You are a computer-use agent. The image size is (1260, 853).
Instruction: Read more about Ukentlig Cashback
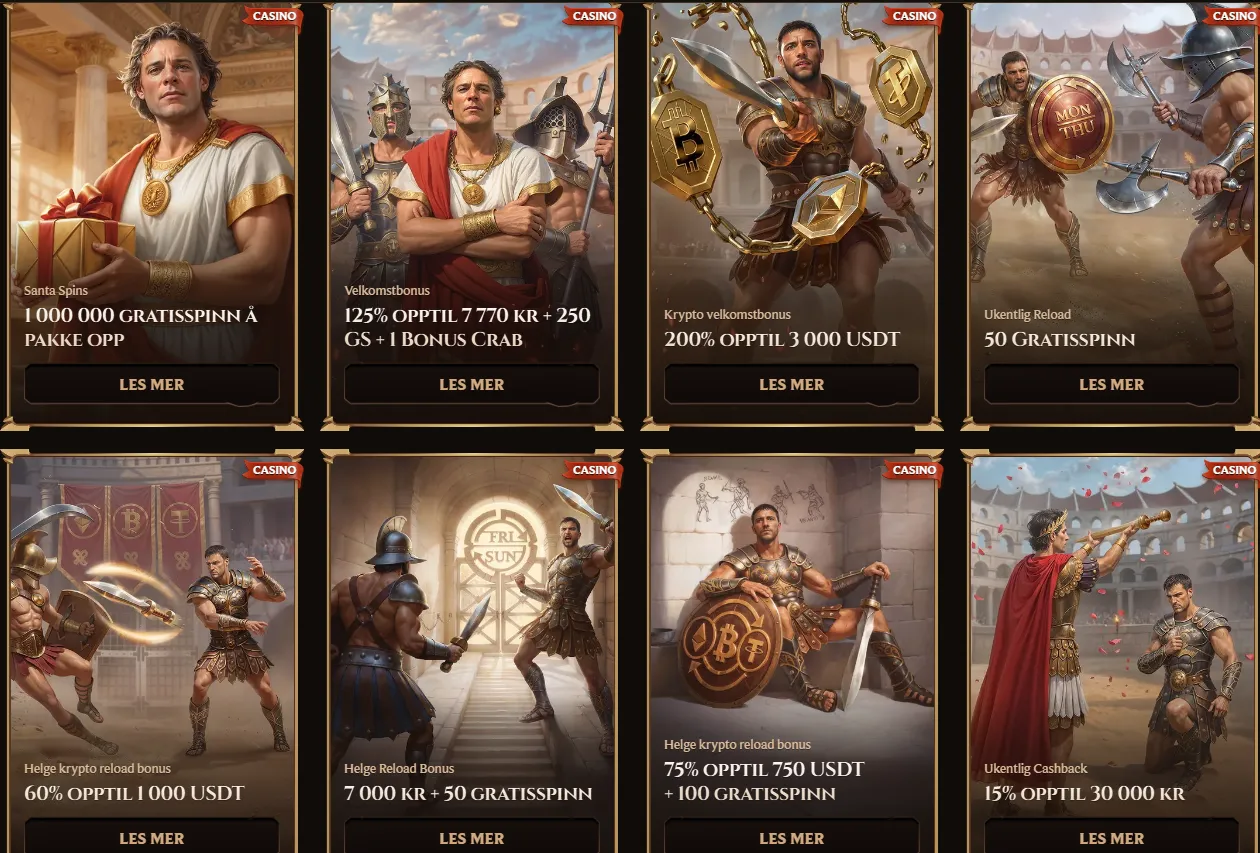1112,837
